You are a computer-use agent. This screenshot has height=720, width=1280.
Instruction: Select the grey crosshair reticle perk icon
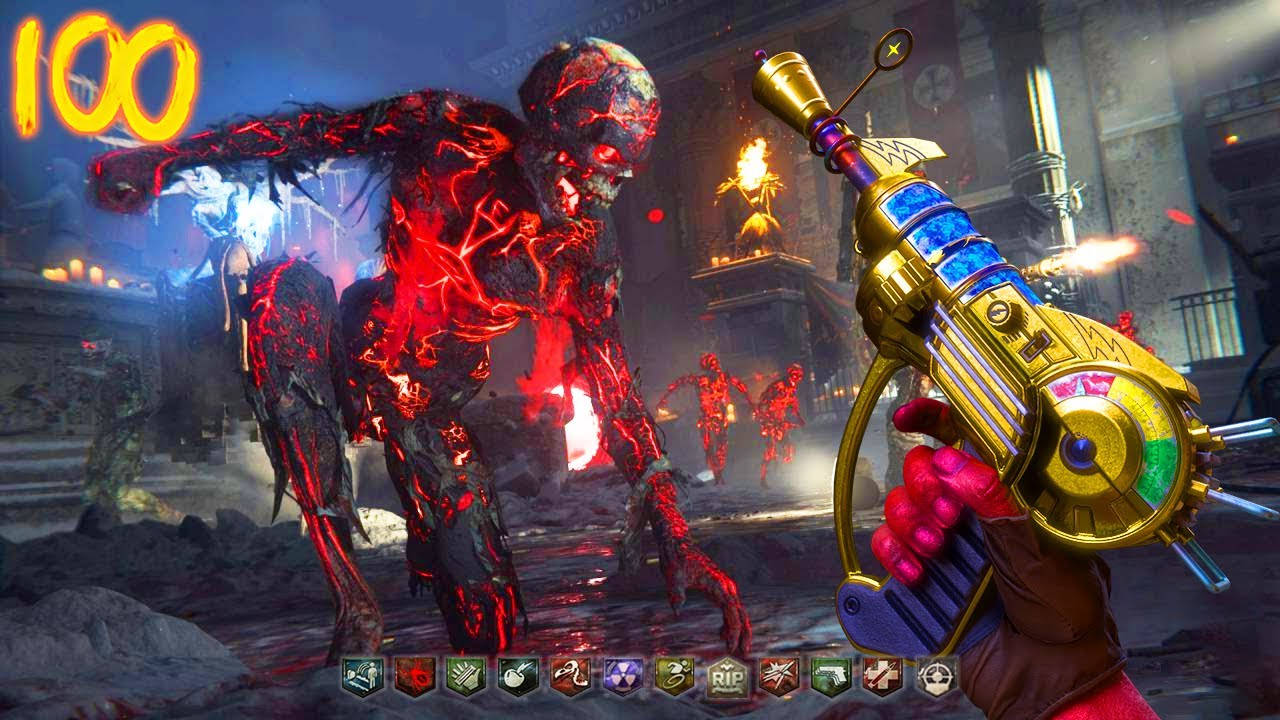(x=936, y=677)
